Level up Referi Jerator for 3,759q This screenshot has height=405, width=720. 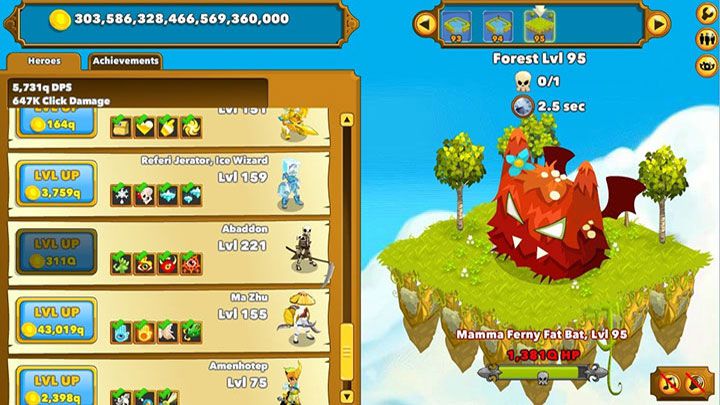[56, 183]
